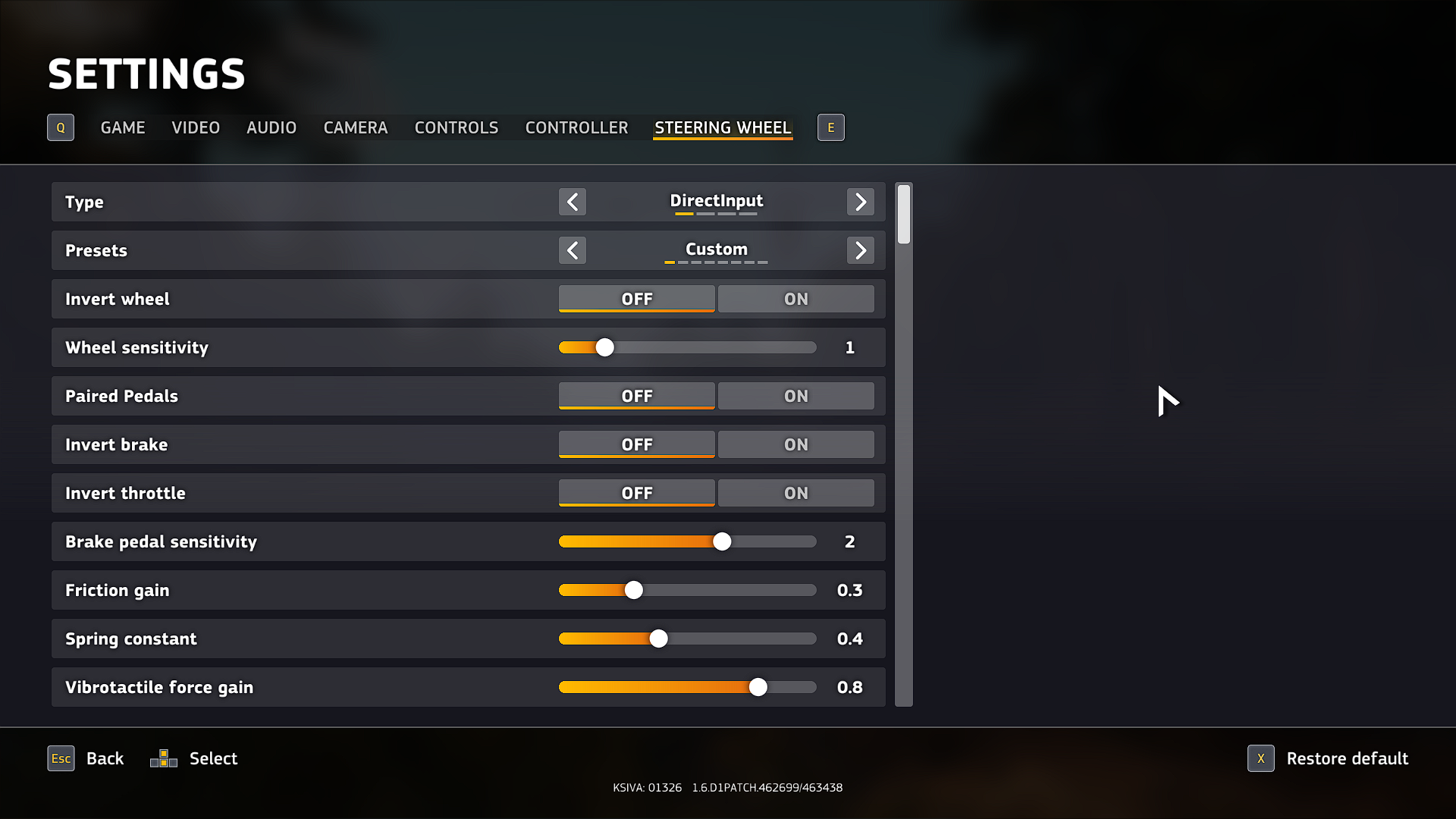Viewport: 1456px width, 819px height.
Task: Open the AUDIO settings tab
Action: pyautogui.click(x=271, y=127)
